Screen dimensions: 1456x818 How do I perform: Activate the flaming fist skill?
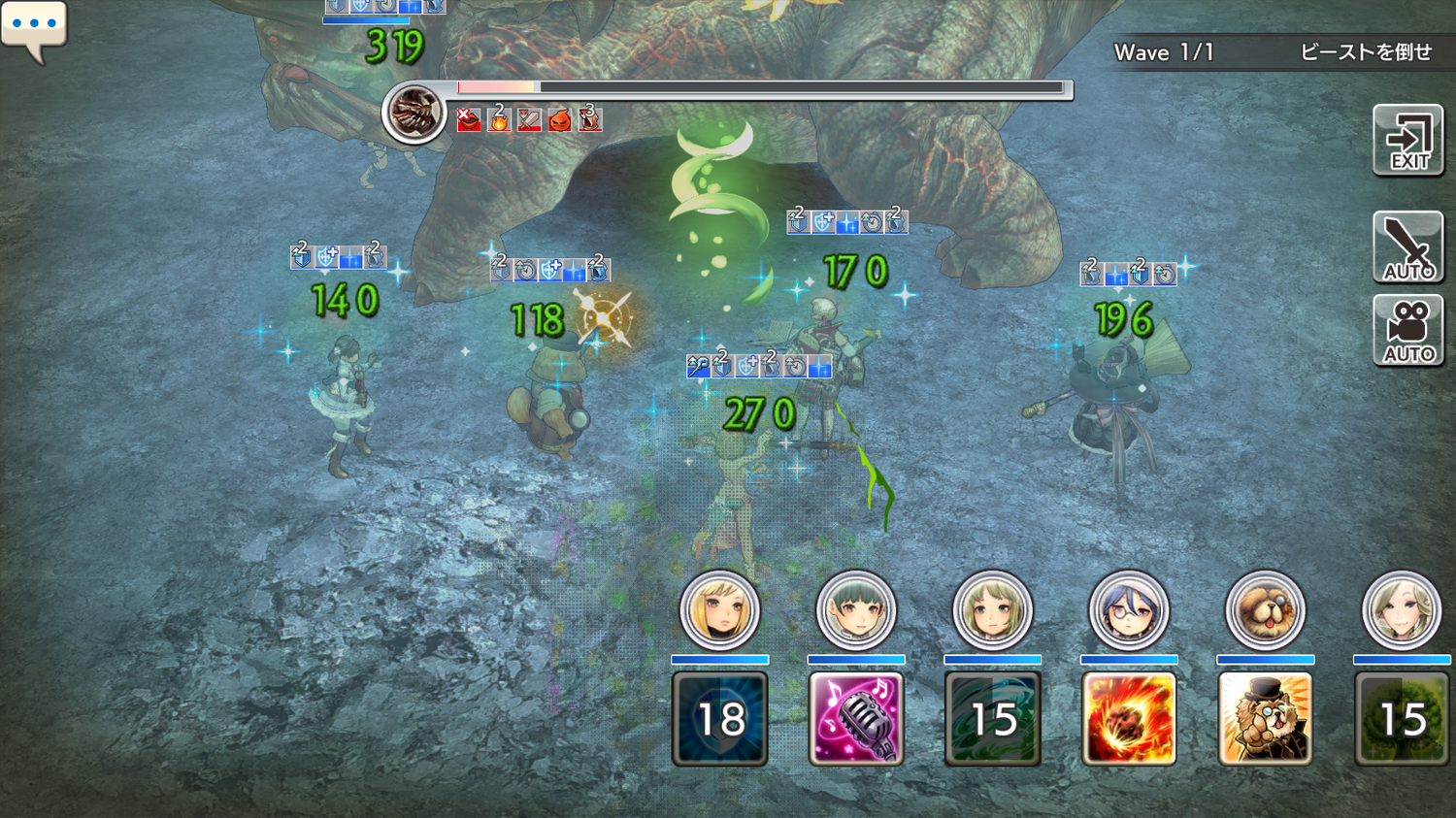[1128, 718]
